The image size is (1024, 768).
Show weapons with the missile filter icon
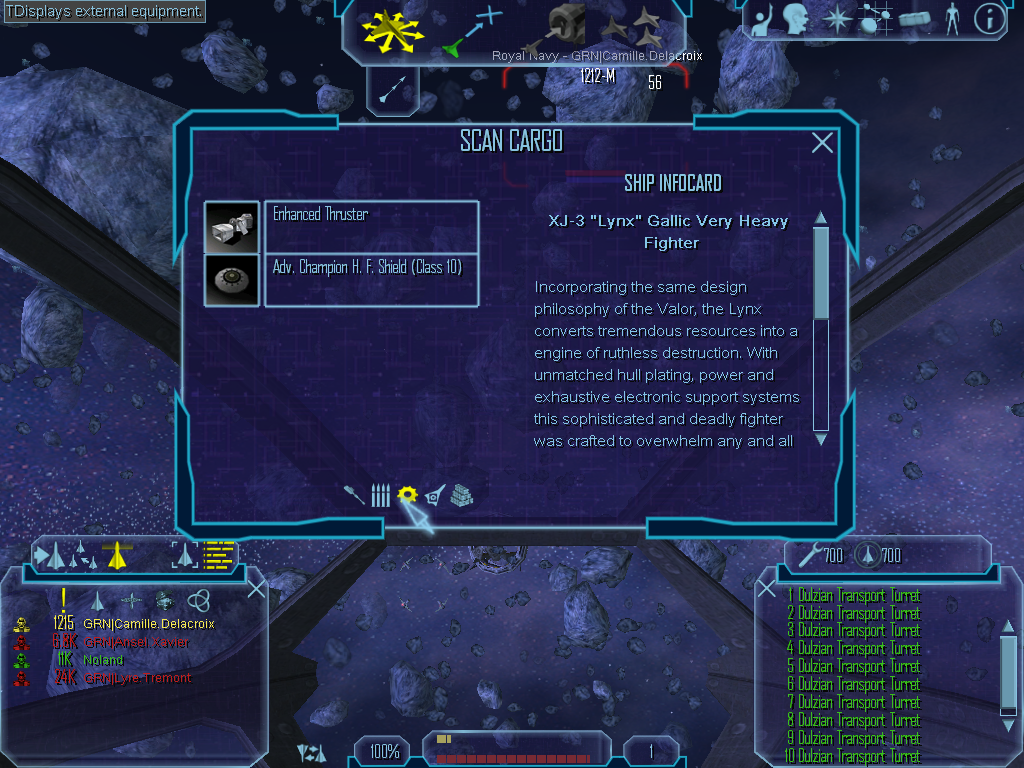[354, 495]
